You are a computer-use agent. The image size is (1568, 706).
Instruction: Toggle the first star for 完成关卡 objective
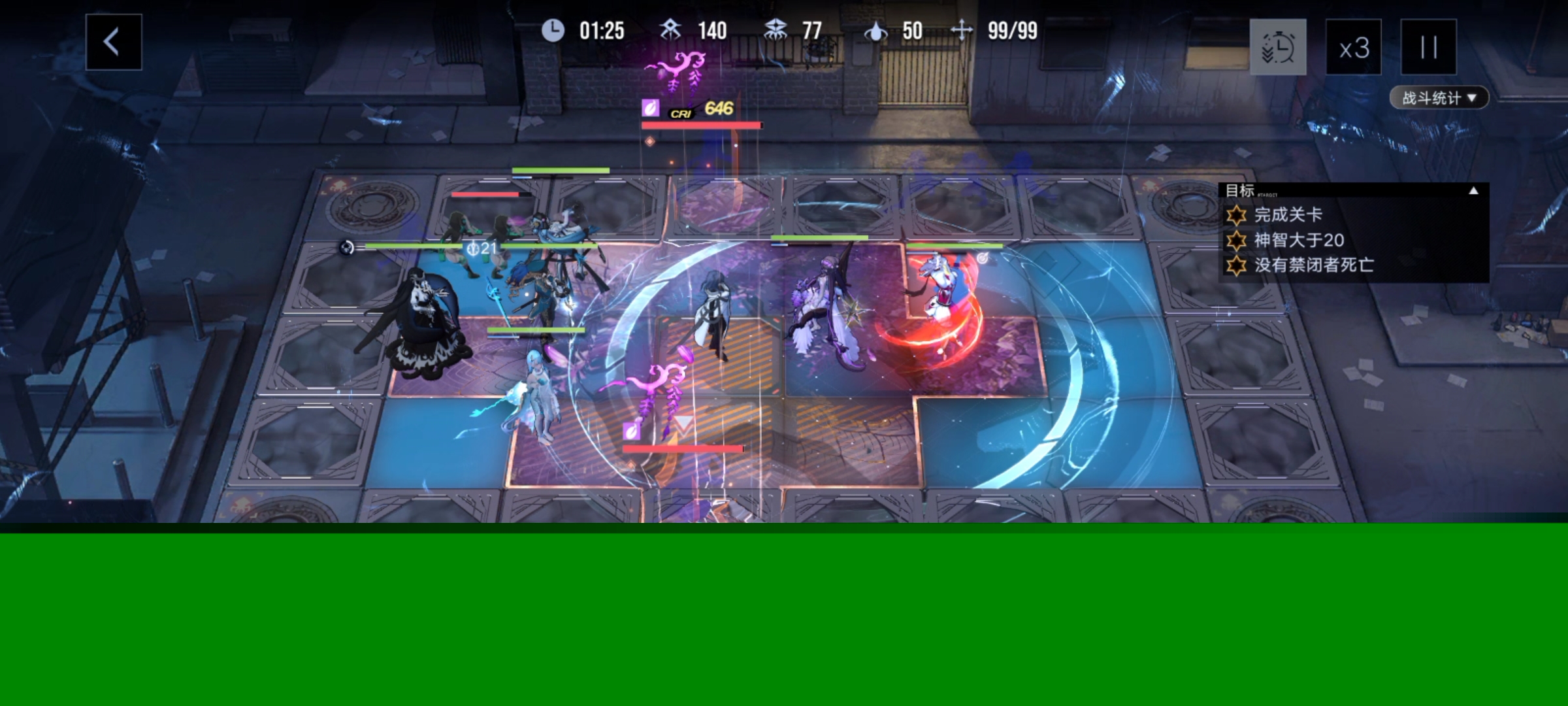[x=1235, y=214]
